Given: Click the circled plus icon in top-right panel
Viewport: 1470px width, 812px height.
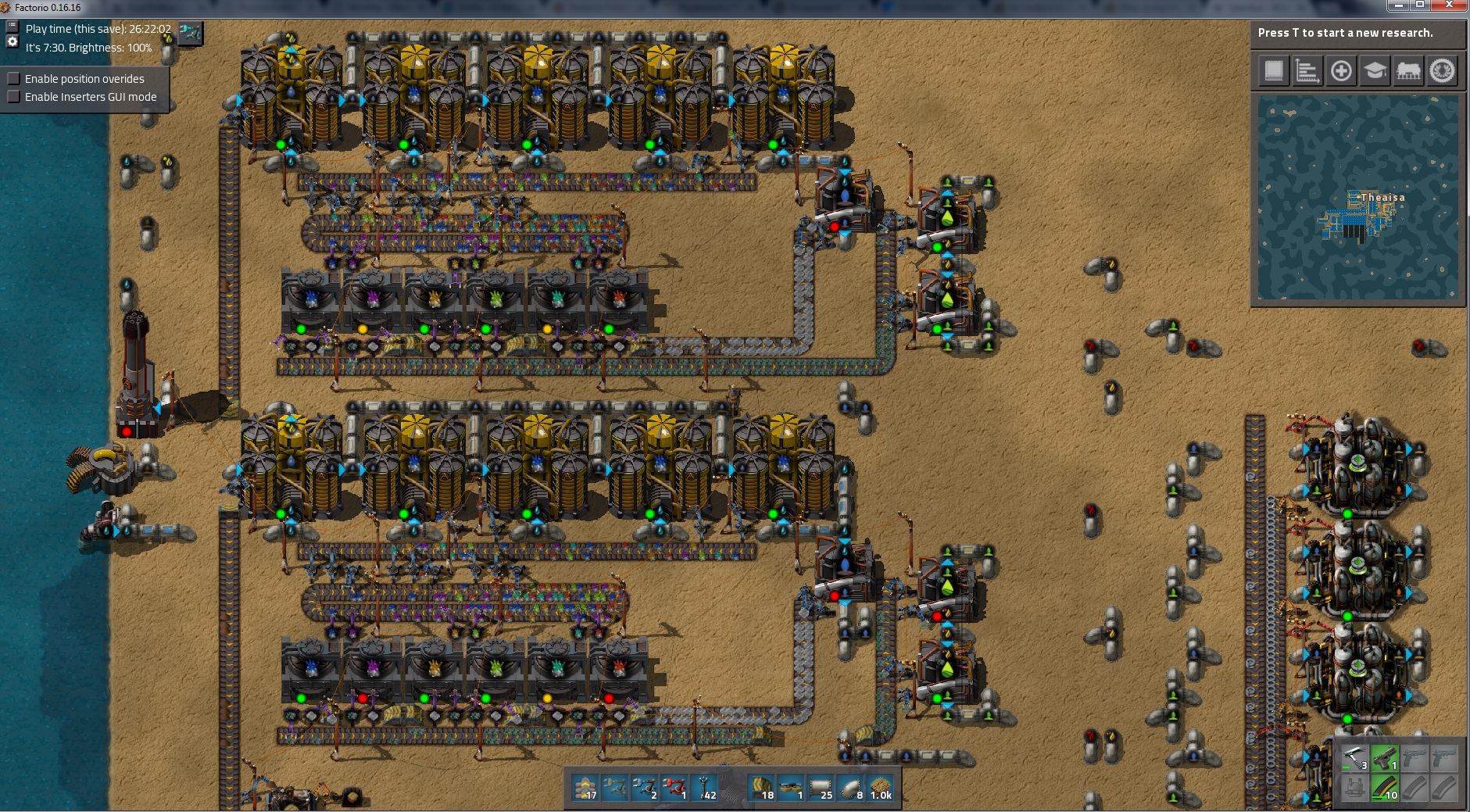Looking at the screenshot, I should coord(1341,71).
